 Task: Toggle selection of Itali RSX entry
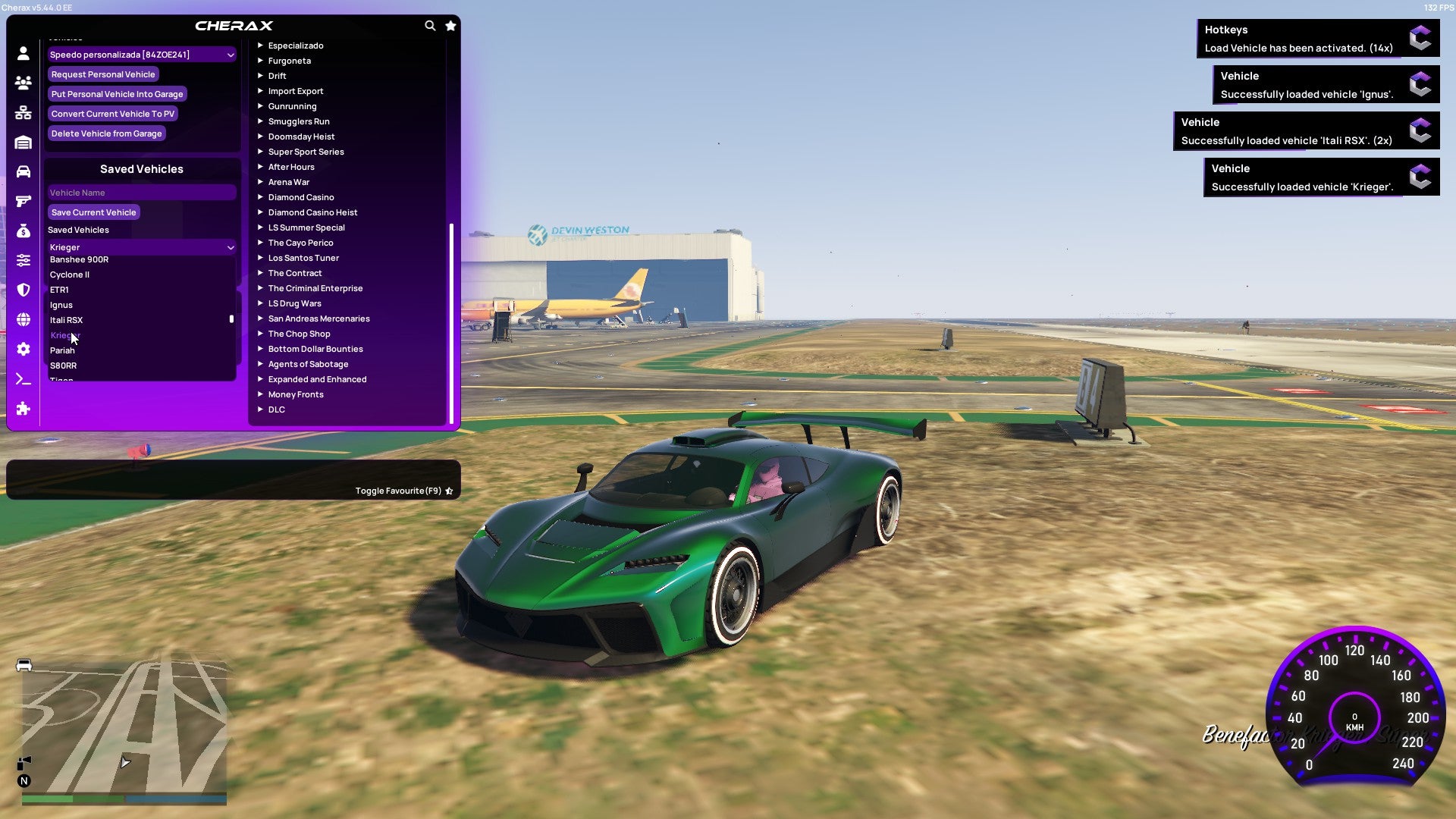[x=67, y=319]
